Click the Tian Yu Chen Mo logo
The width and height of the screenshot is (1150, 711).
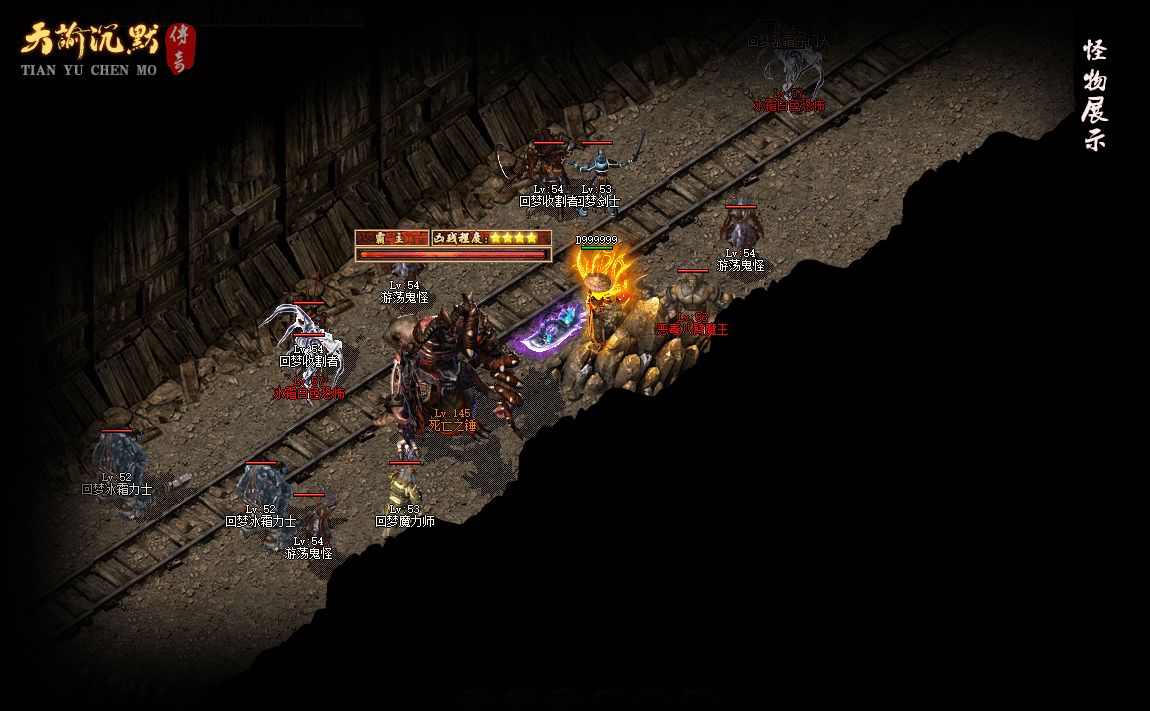pos(106,49)
